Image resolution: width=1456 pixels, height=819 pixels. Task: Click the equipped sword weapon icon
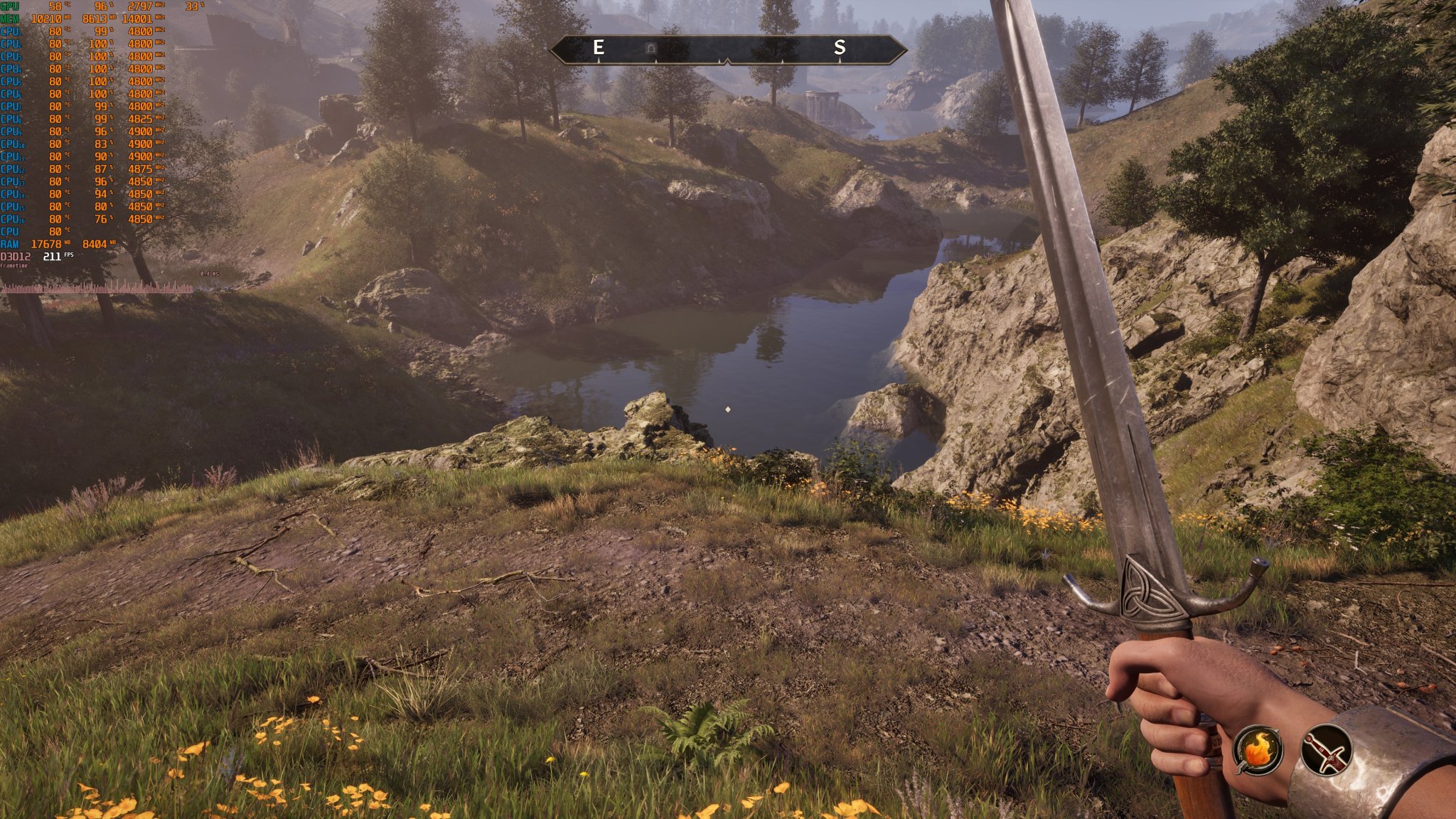1326,749
